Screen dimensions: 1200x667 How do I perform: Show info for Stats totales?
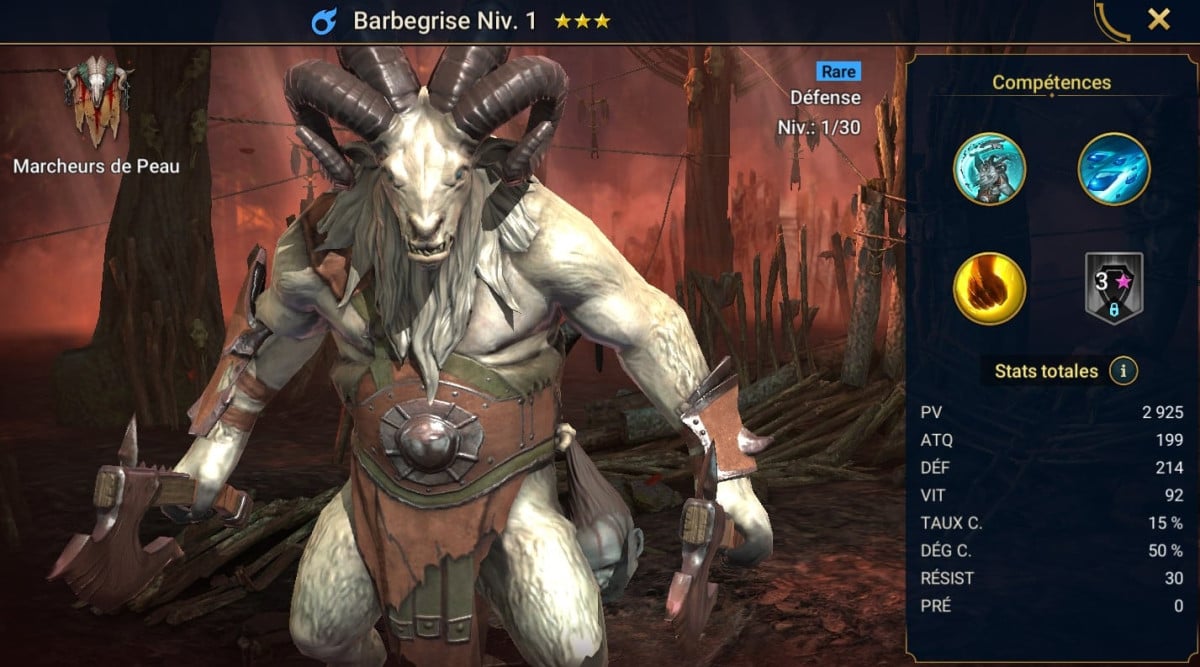click(x=1123, y=372)
